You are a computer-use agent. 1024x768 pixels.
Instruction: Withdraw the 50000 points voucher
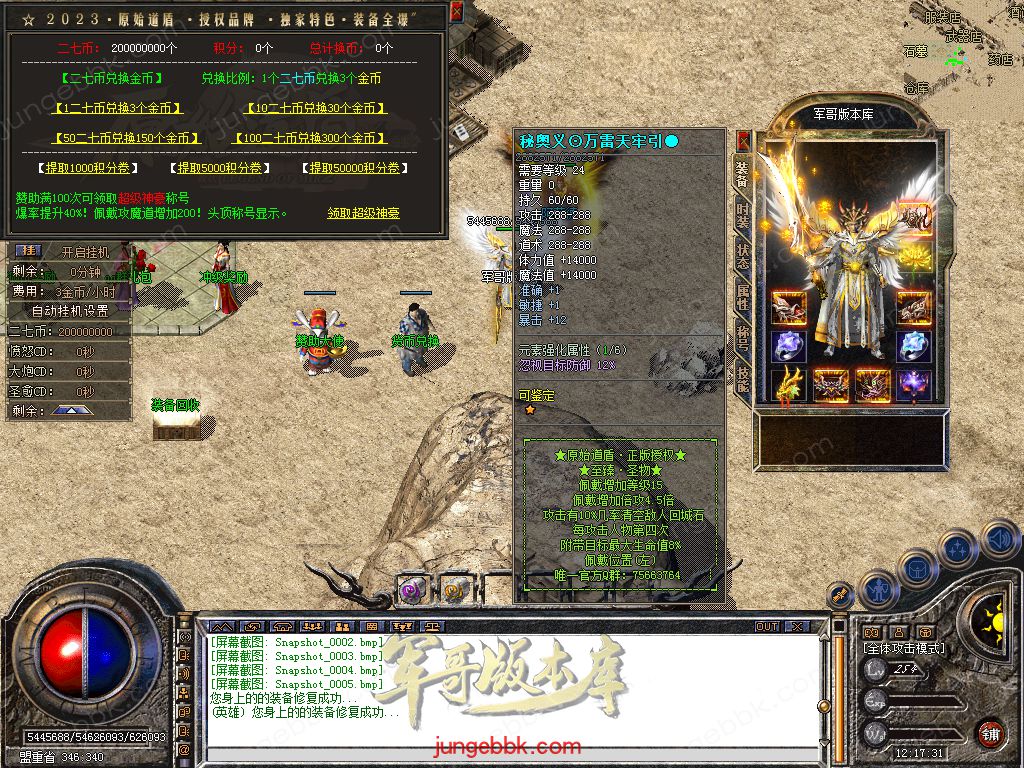point(354,168)
